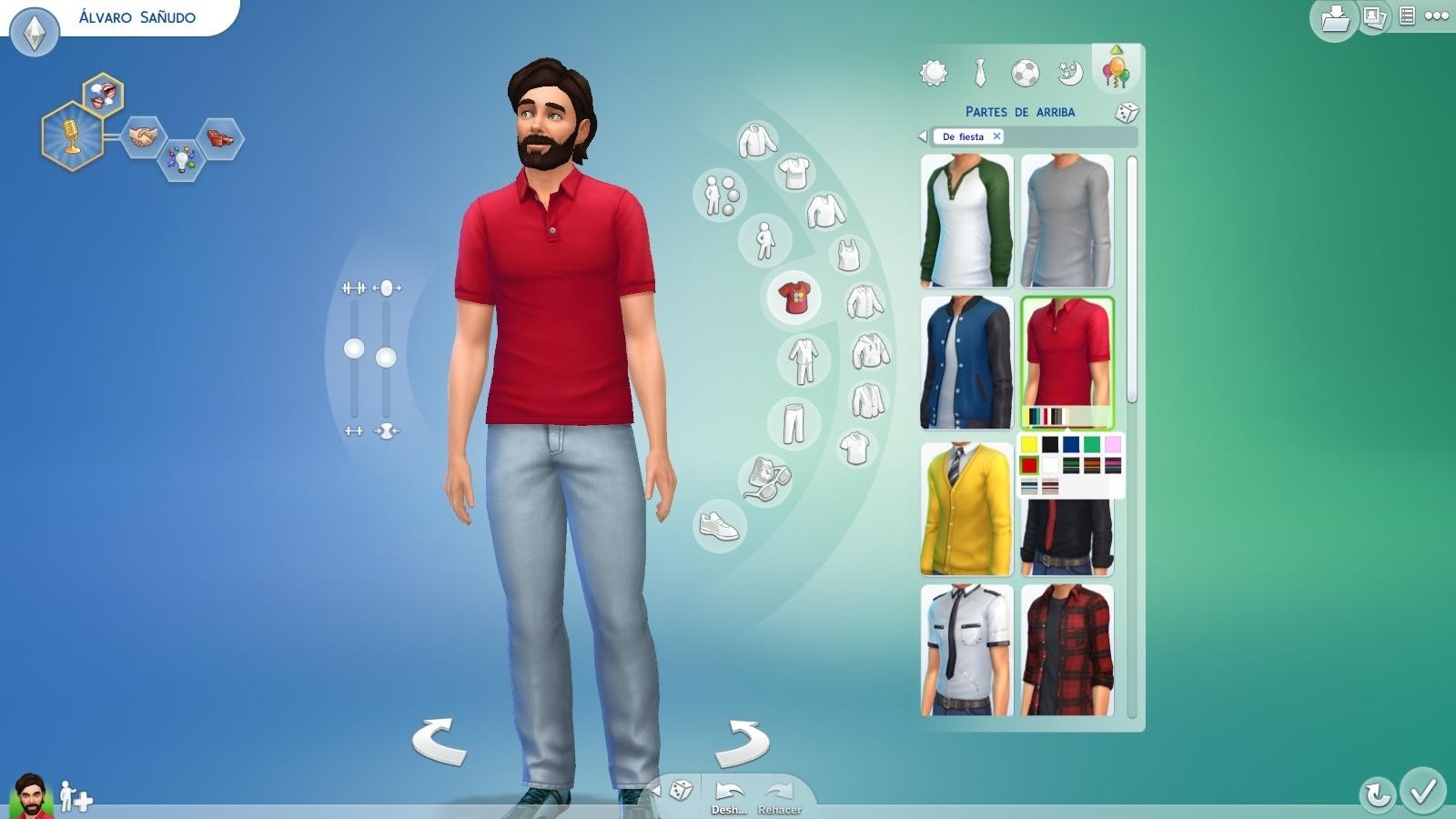Switch to the everyday wear sun tab
The image size is (1456, 819).
(935, 71)
